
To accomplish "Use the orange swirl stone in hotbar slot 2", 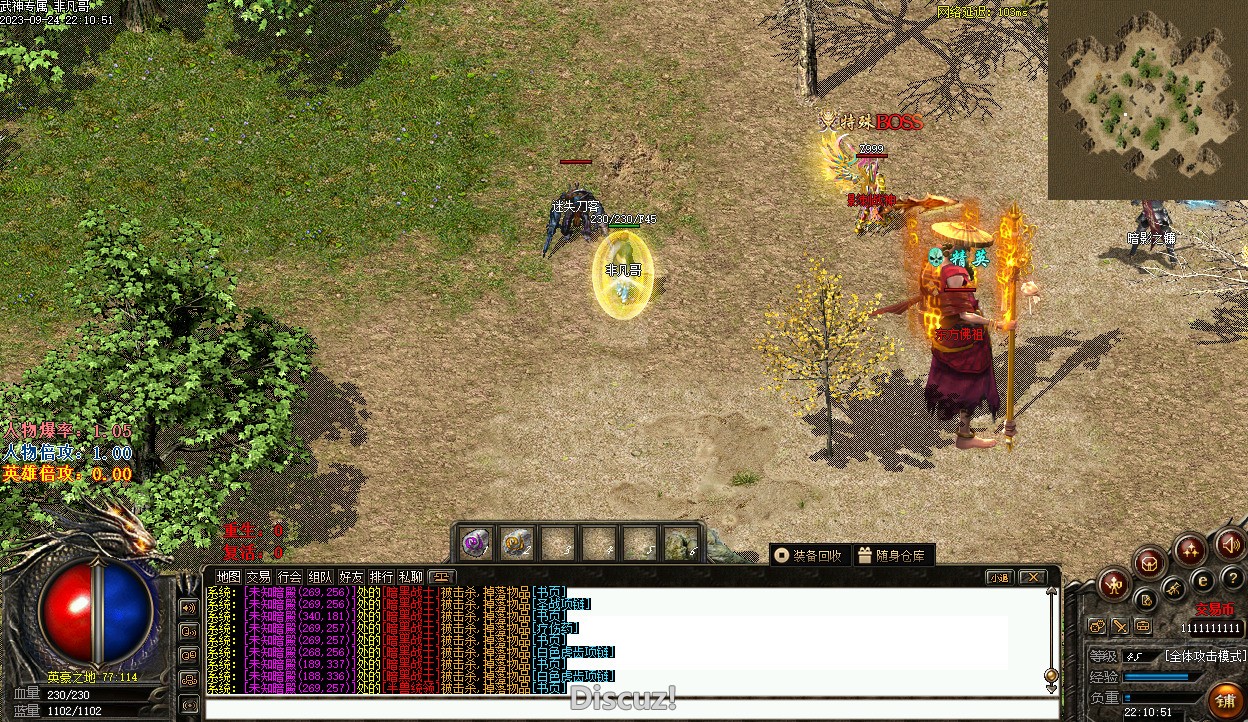I will coord(516,543).
